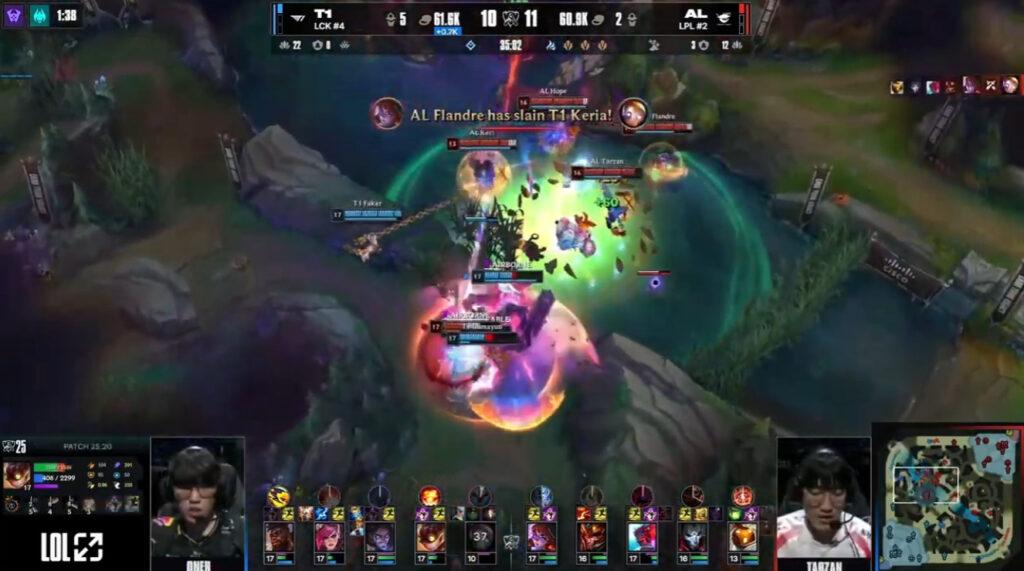Open the ONER player camera
This screenshot has width=1024, height=571.
point(198,500)
